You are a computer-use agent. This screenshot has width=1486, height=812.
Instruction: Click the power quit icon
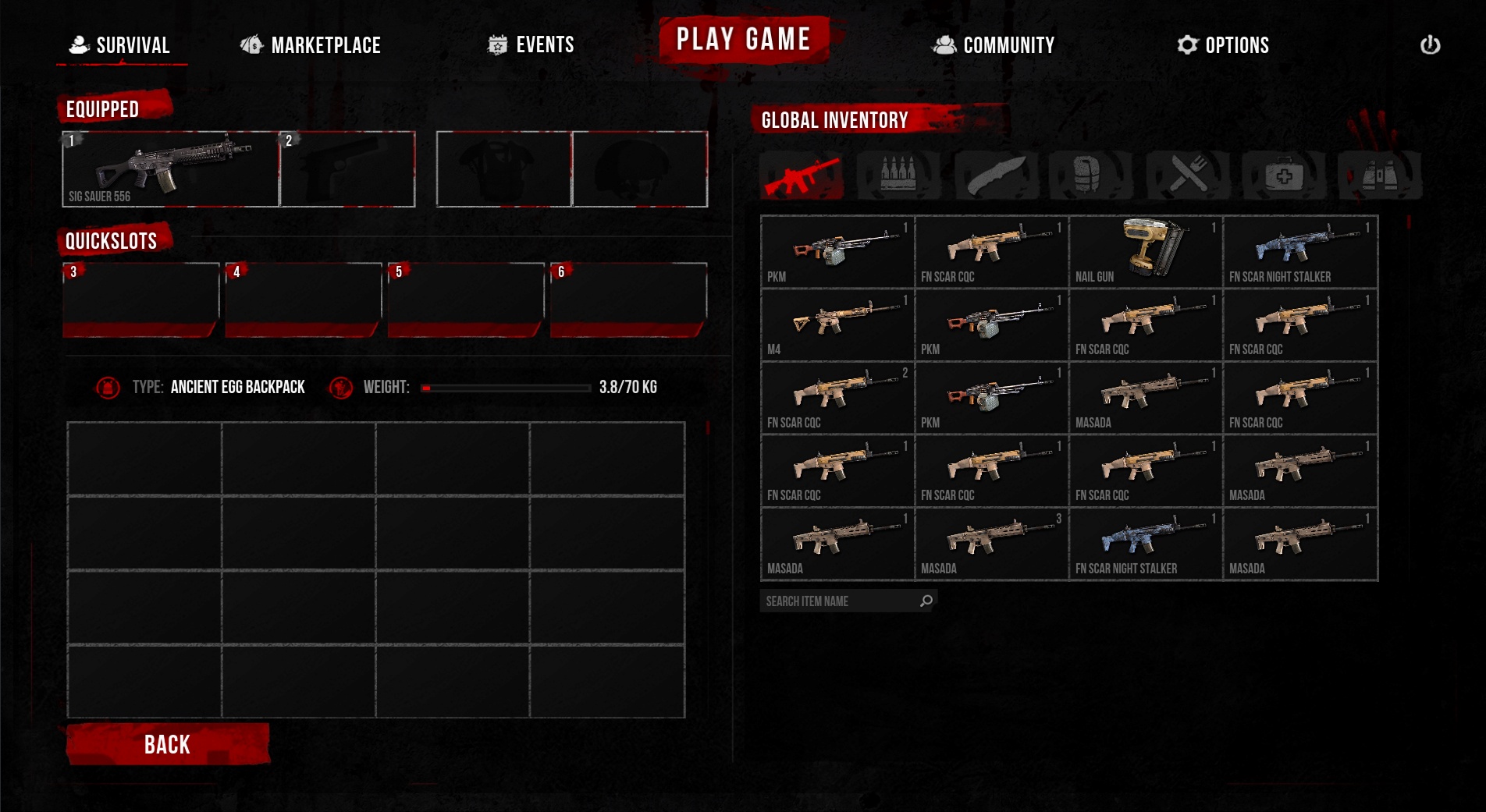[1430, 45]
